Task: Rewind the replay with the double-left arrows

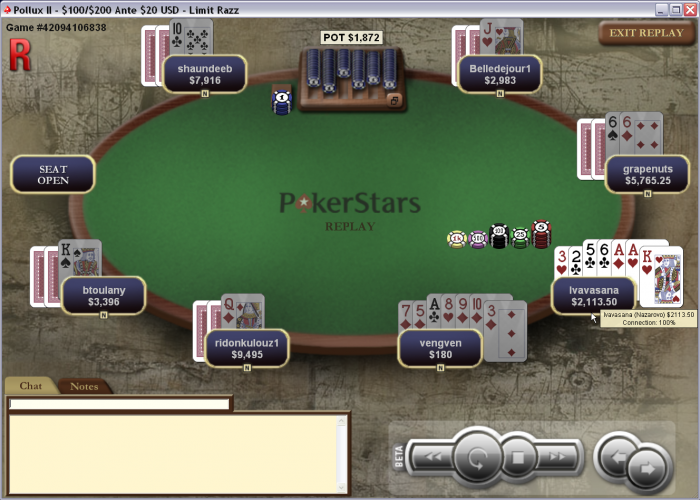Action: coord(433,458)
